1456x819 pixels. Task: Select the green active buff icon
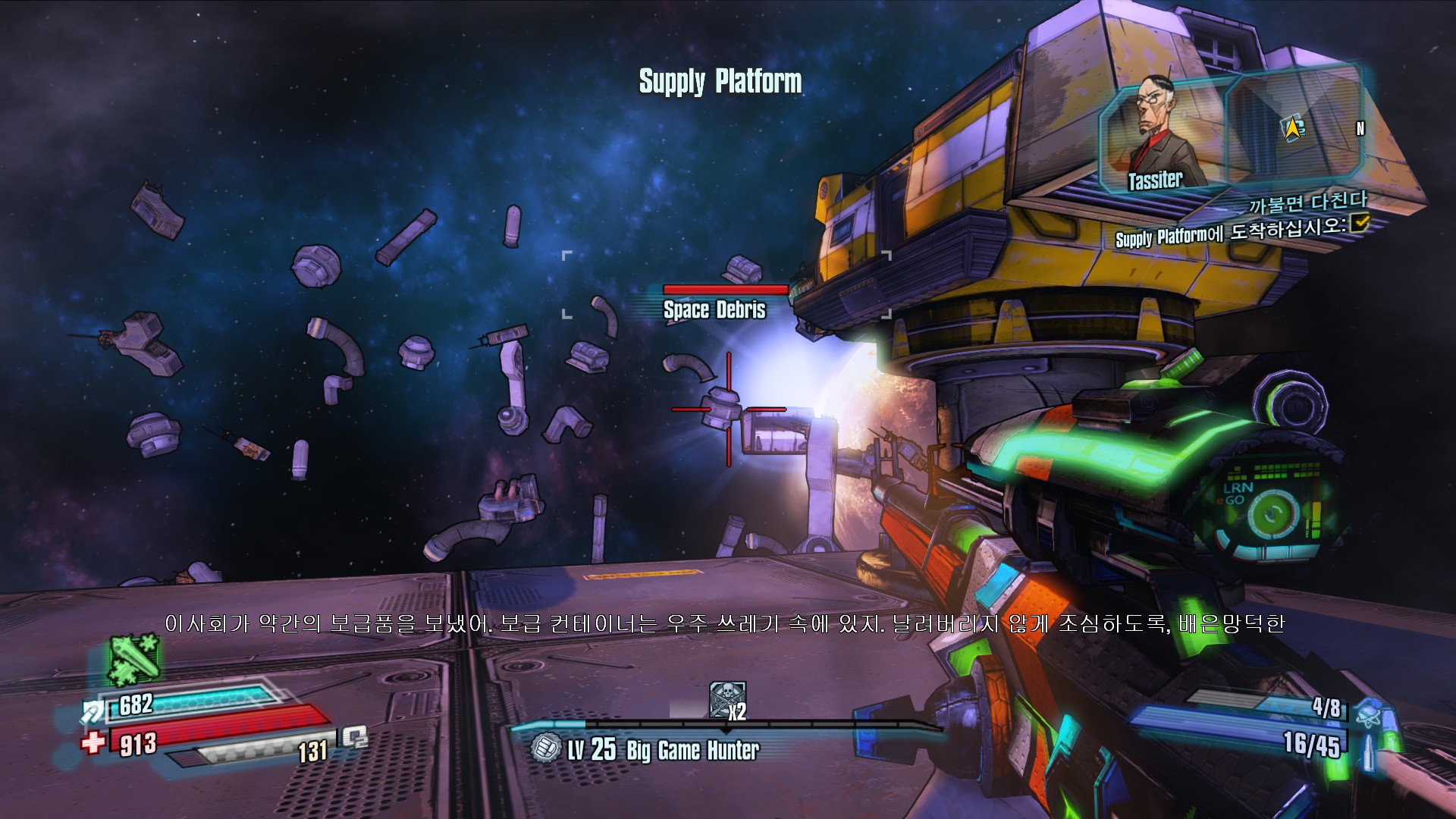point(133,658)
